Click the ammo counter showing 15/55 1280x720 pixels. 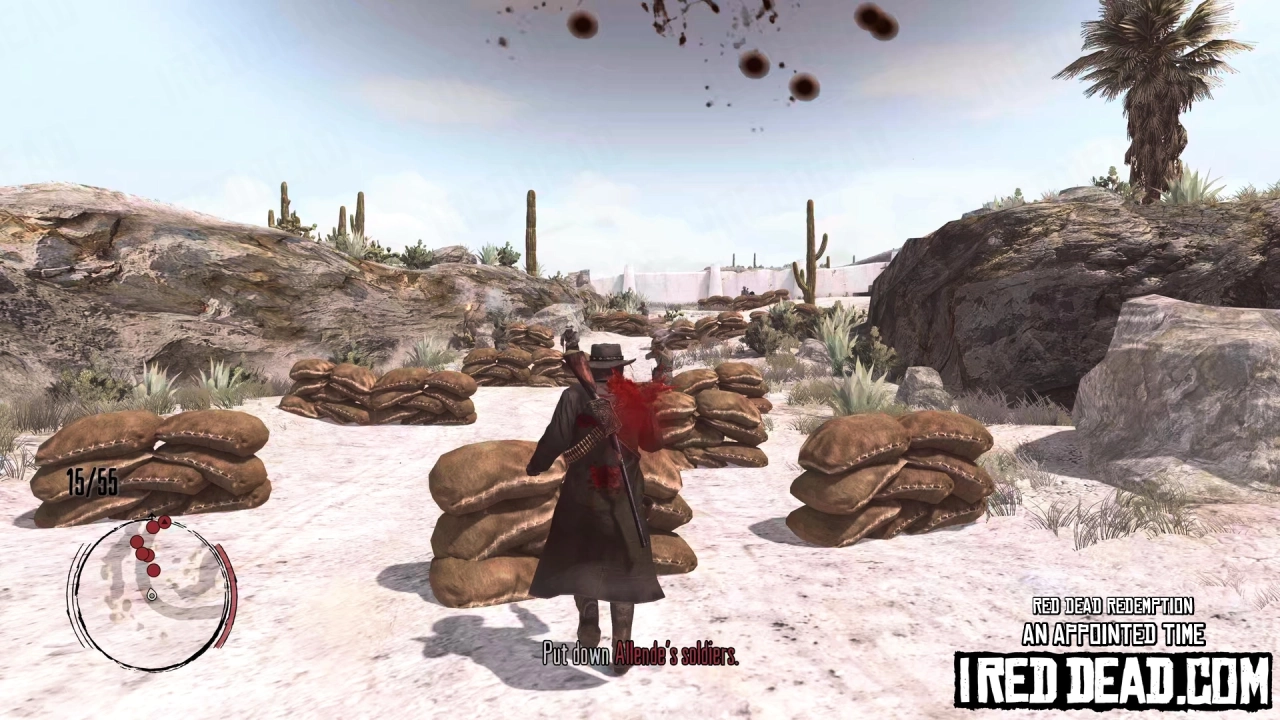[x=92, y=481]
